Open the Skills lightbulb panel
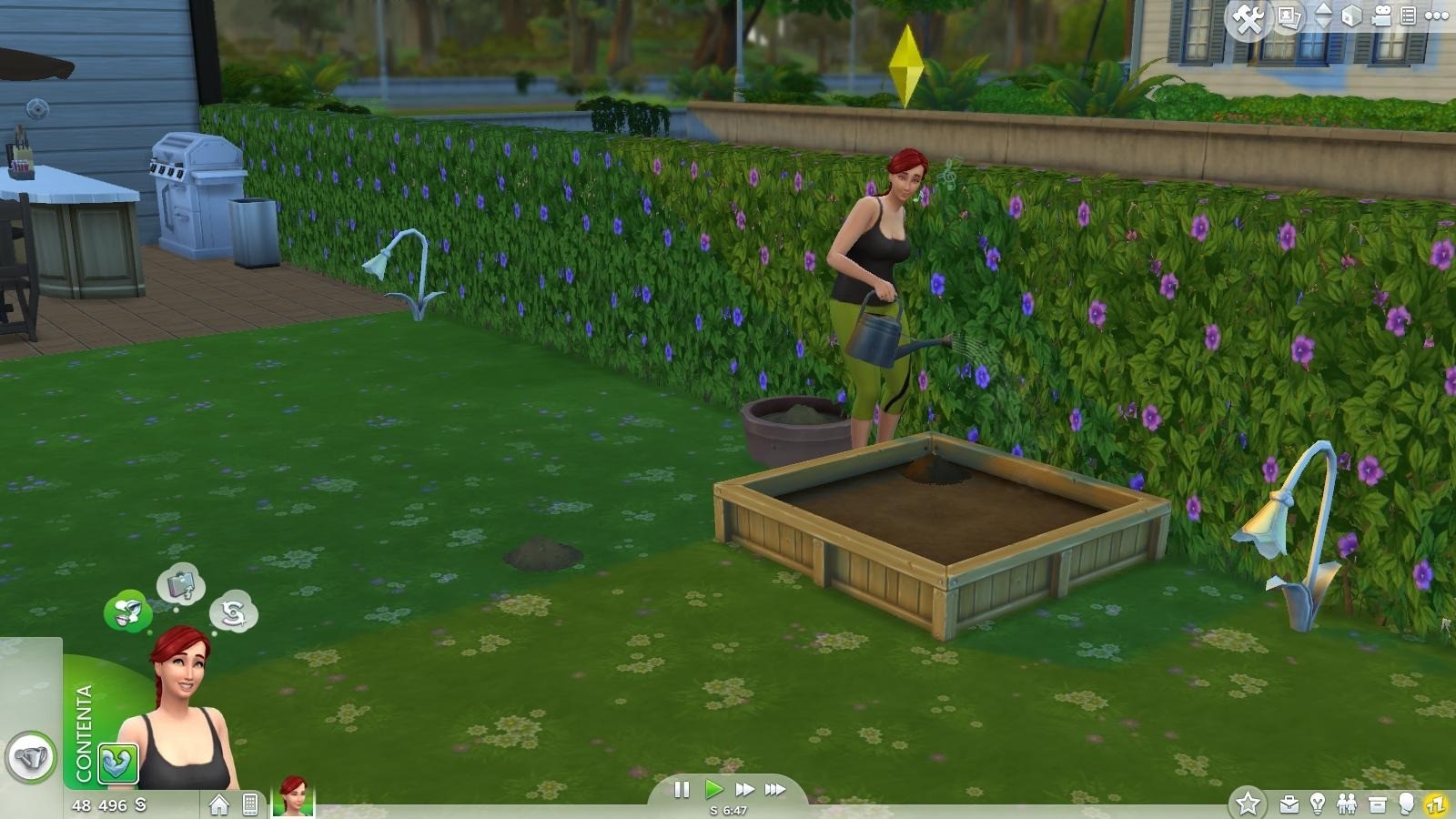The image size is (1456, 819). [x=1318, y=804]
